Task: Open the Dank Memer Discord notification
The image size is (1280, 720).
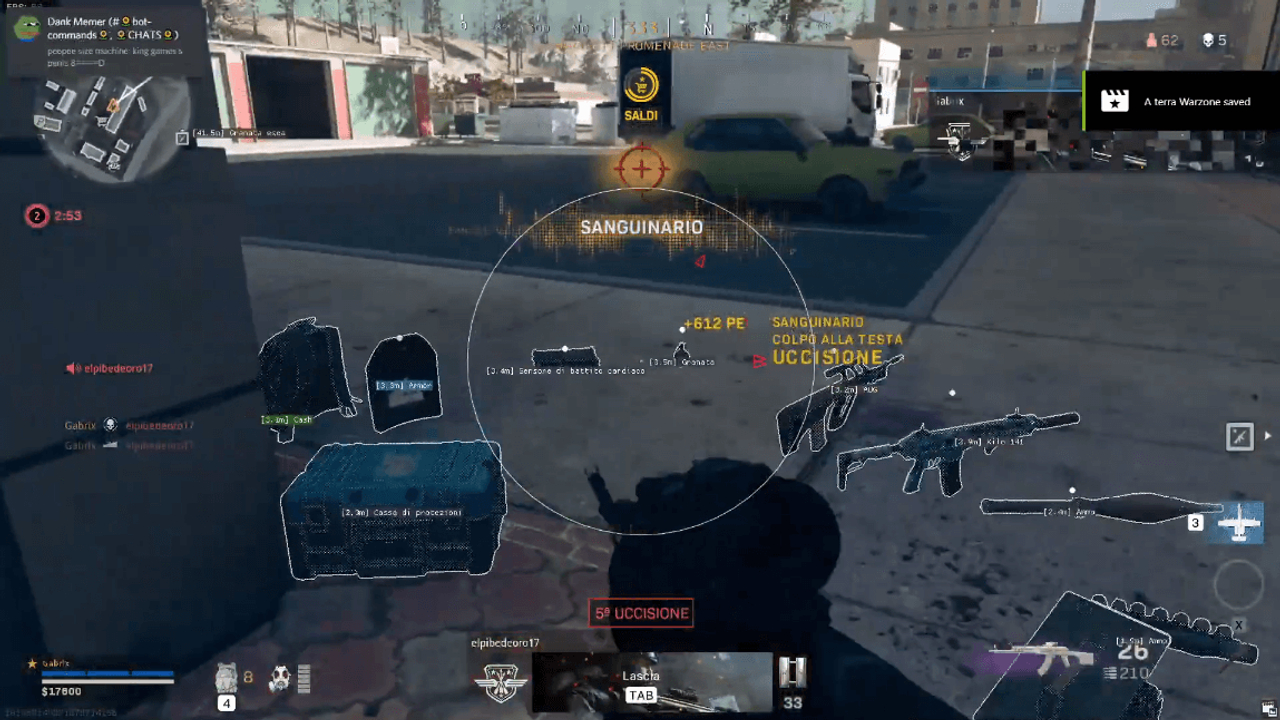Action: (105, 41)
